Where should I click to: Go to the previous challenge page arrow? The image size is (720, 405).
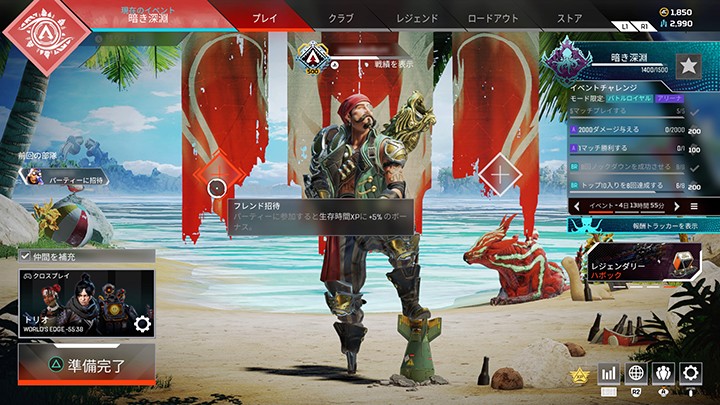pyautogui.click(x=577, y=206)
